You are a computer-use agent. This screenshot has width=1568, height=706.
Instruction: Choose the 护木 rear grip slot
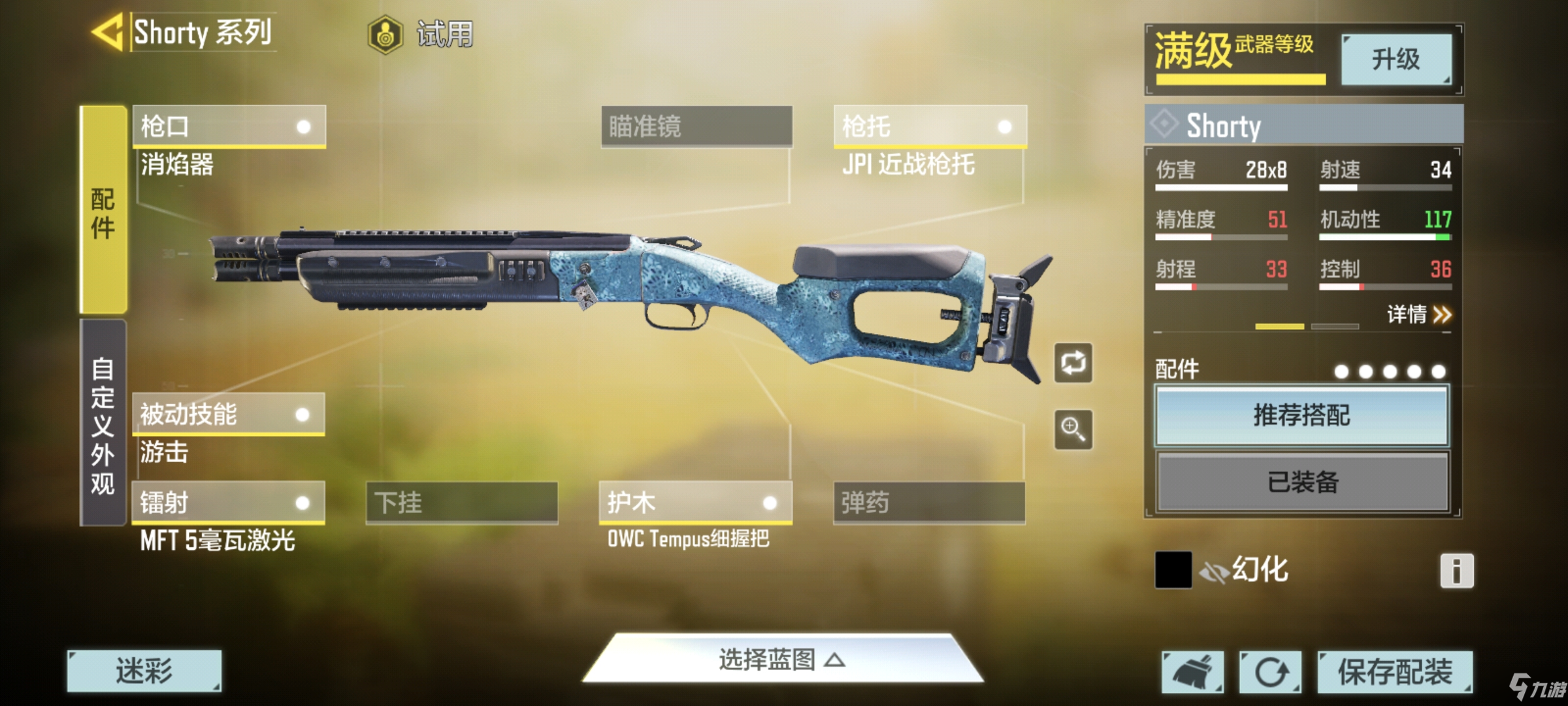(x=695, y=503)
